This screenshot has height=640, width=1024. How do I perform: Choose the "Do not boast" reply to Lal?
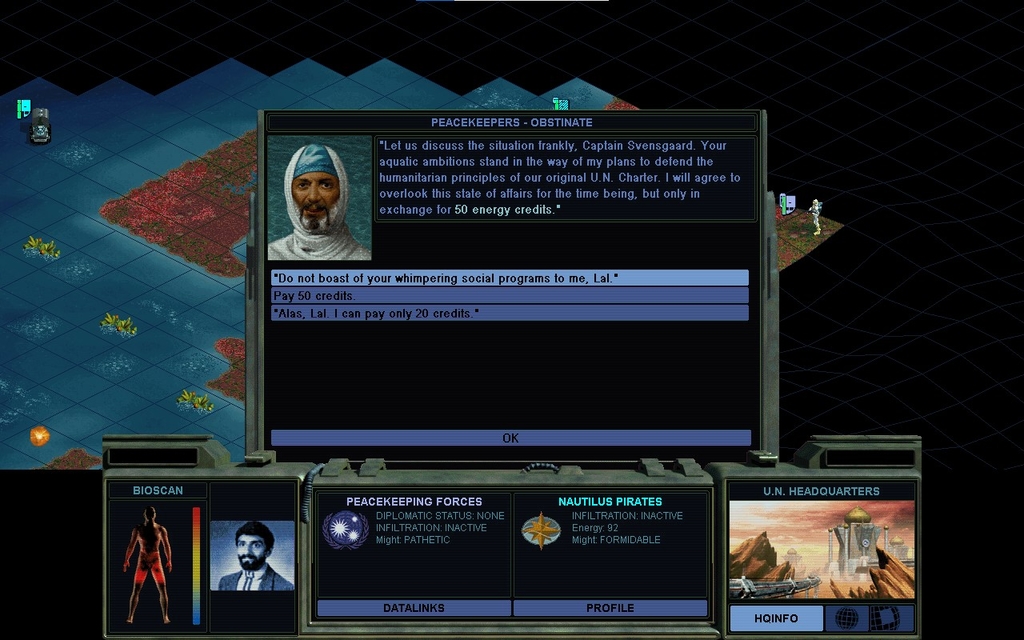[509, 278]
